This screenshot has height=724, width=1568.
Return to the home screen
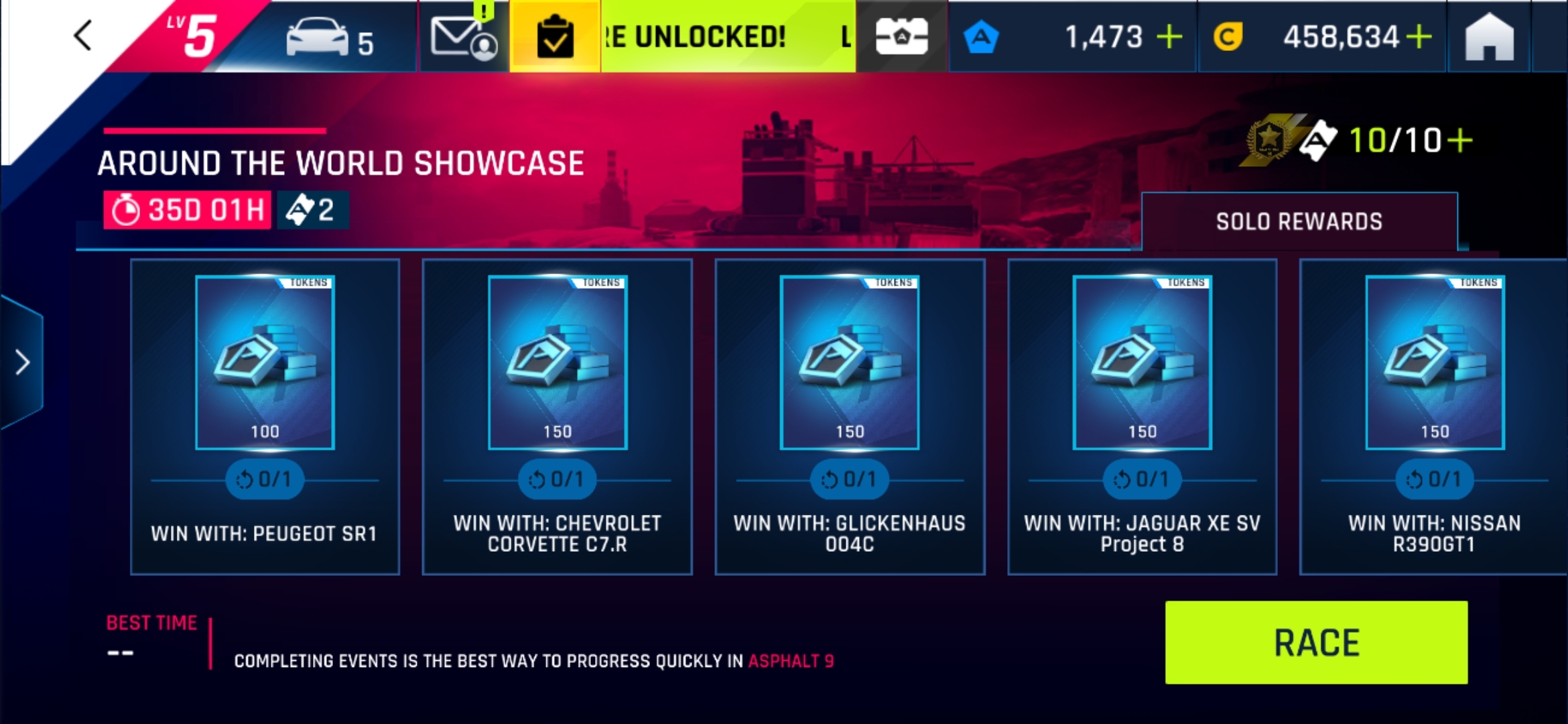(1489, 38)
